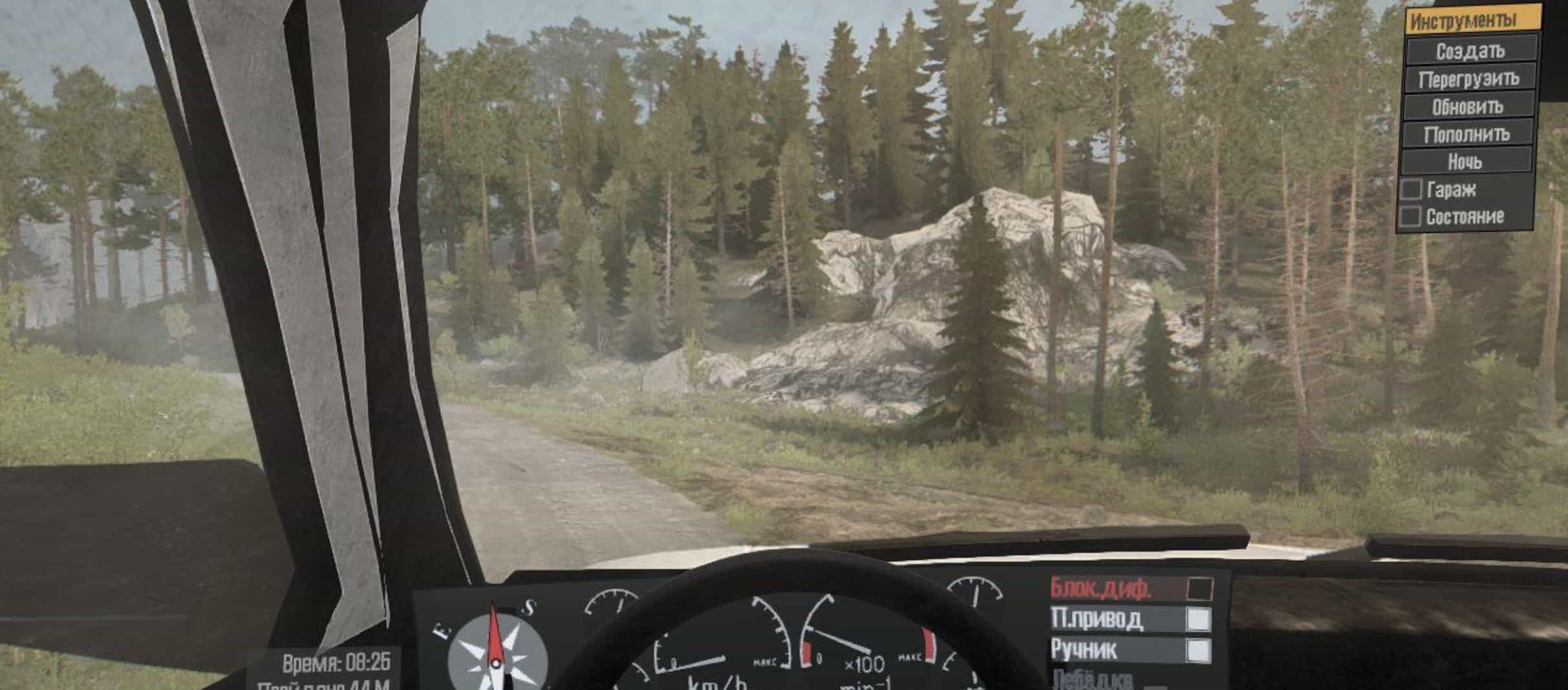Activate the Пополнить button
The image size is (1568, 690).
[x=1466, y=135]
